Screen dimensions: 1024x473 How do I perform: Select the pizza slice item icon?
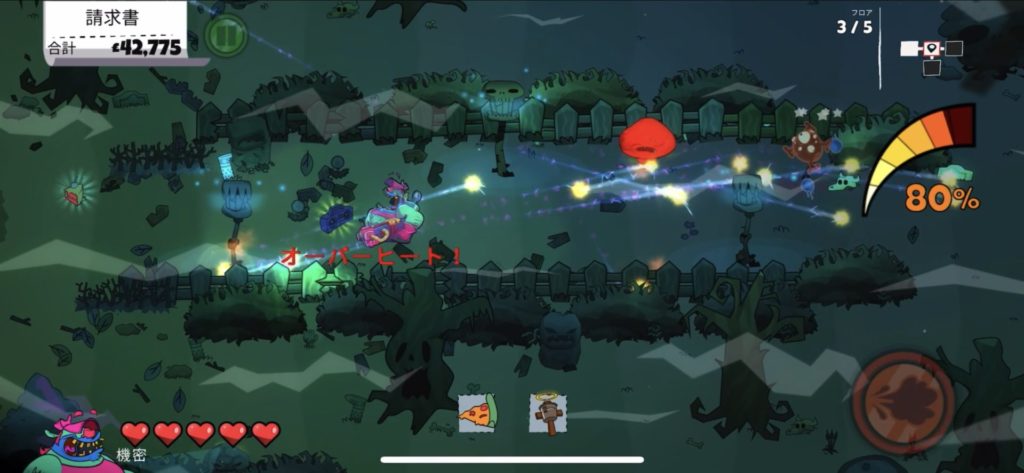(x=478, y=412)
